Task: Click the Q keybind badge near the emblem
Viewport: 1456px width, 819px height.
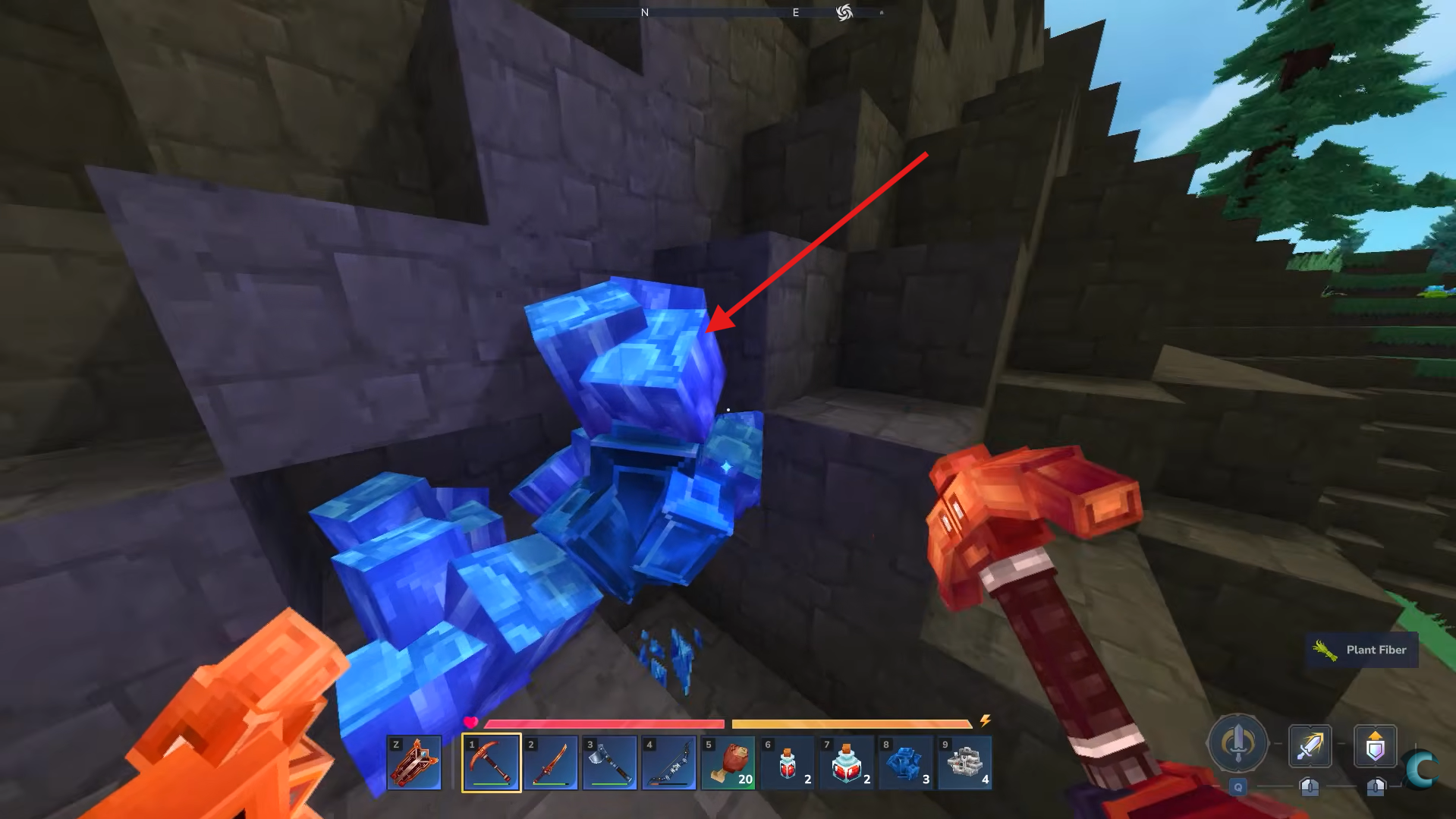Action: [x=1237, y=788]
